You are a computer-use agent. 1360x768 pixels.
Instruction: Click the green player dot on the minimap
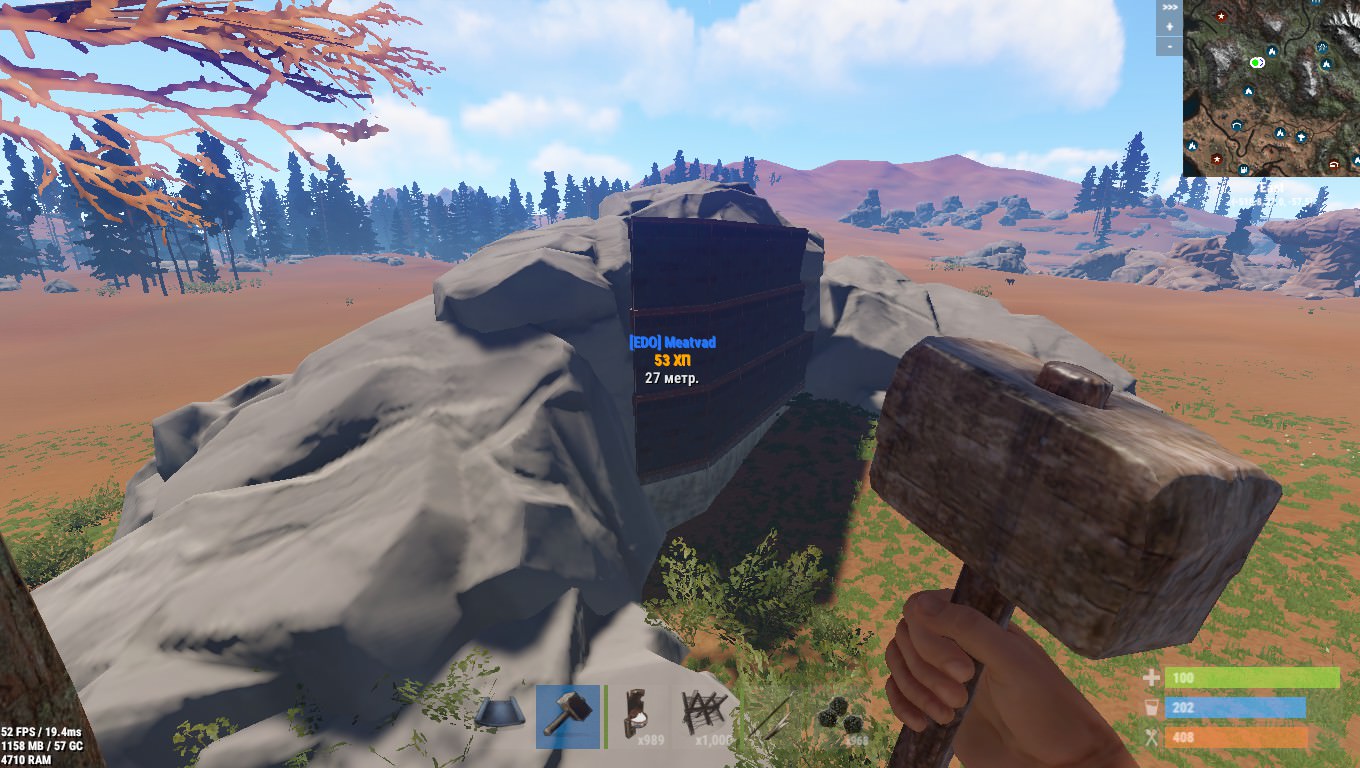[1254, 63]
